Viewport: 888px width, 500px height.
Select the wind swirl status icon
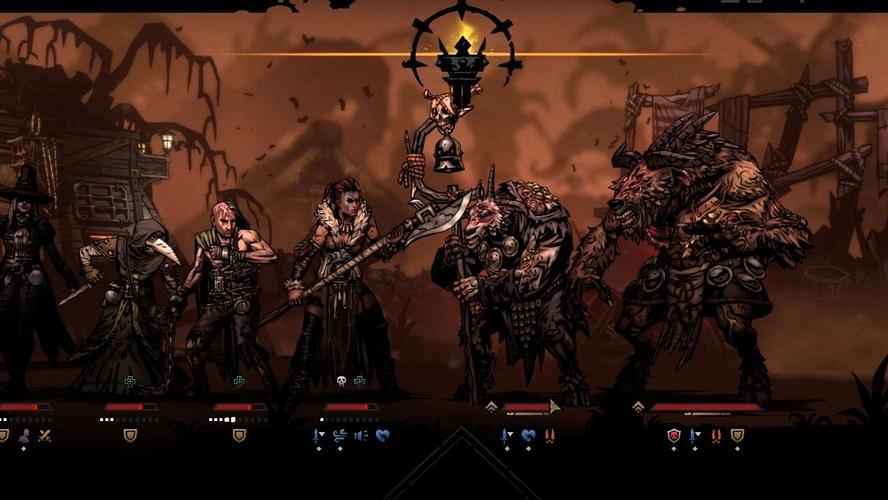339,435
